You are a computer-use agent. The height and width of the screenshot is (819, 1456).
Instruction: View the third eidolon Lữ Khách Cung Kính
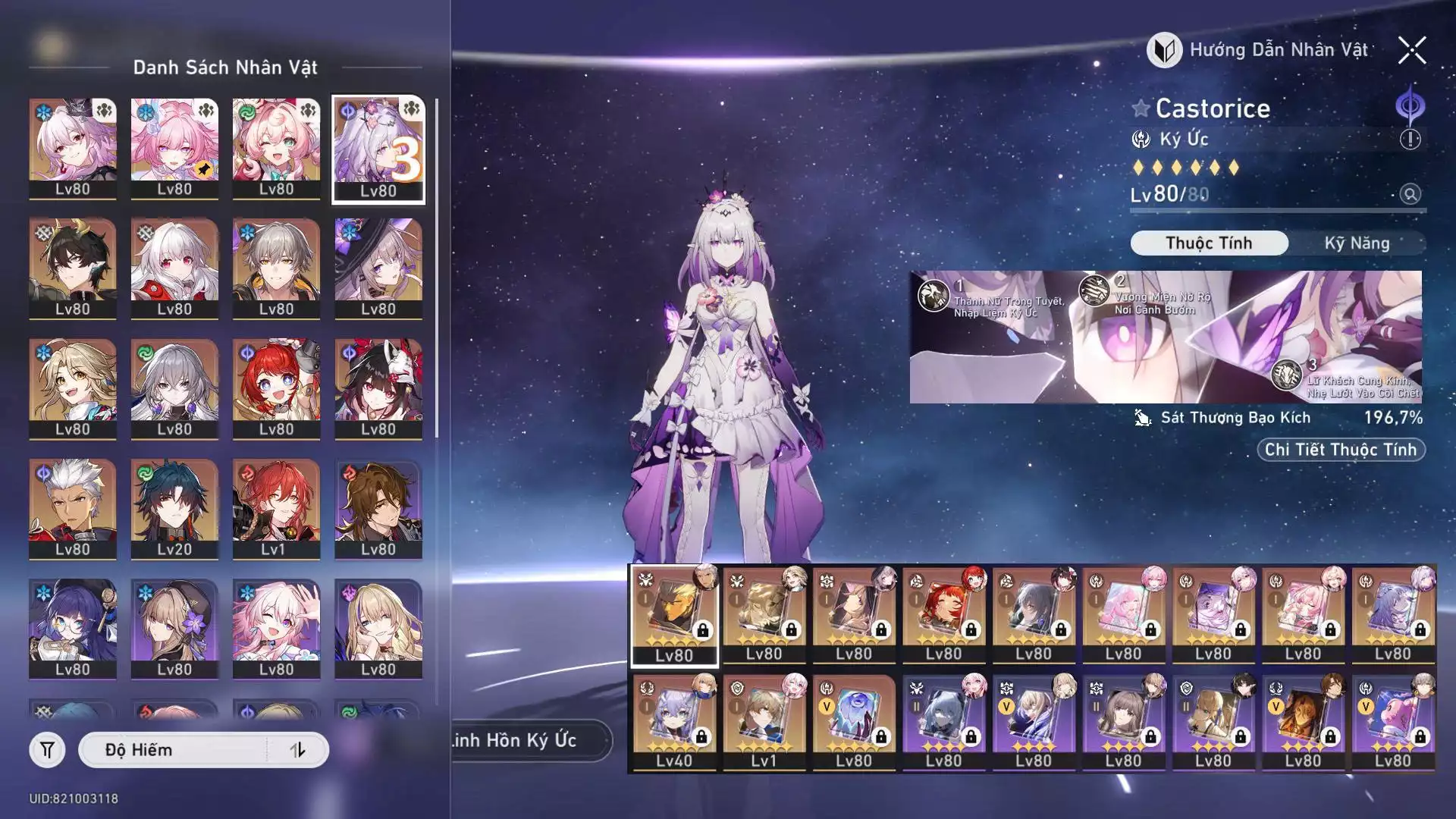(x=1286, y=375)
